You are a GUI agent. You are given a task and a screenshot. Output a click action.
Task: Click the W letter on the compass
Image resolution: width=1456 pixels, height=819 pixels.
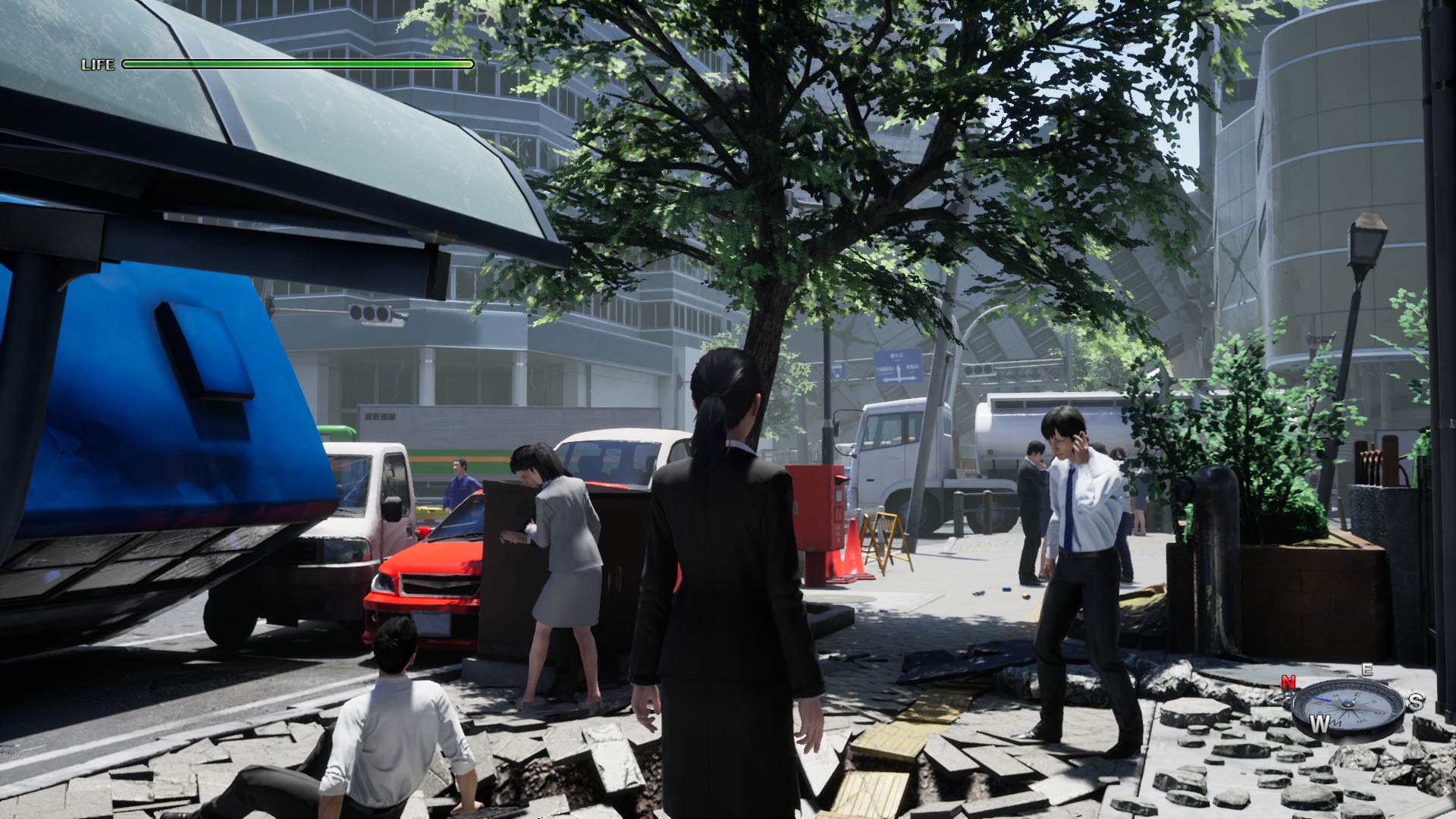pyautogui.click(x=1319, y=724)
